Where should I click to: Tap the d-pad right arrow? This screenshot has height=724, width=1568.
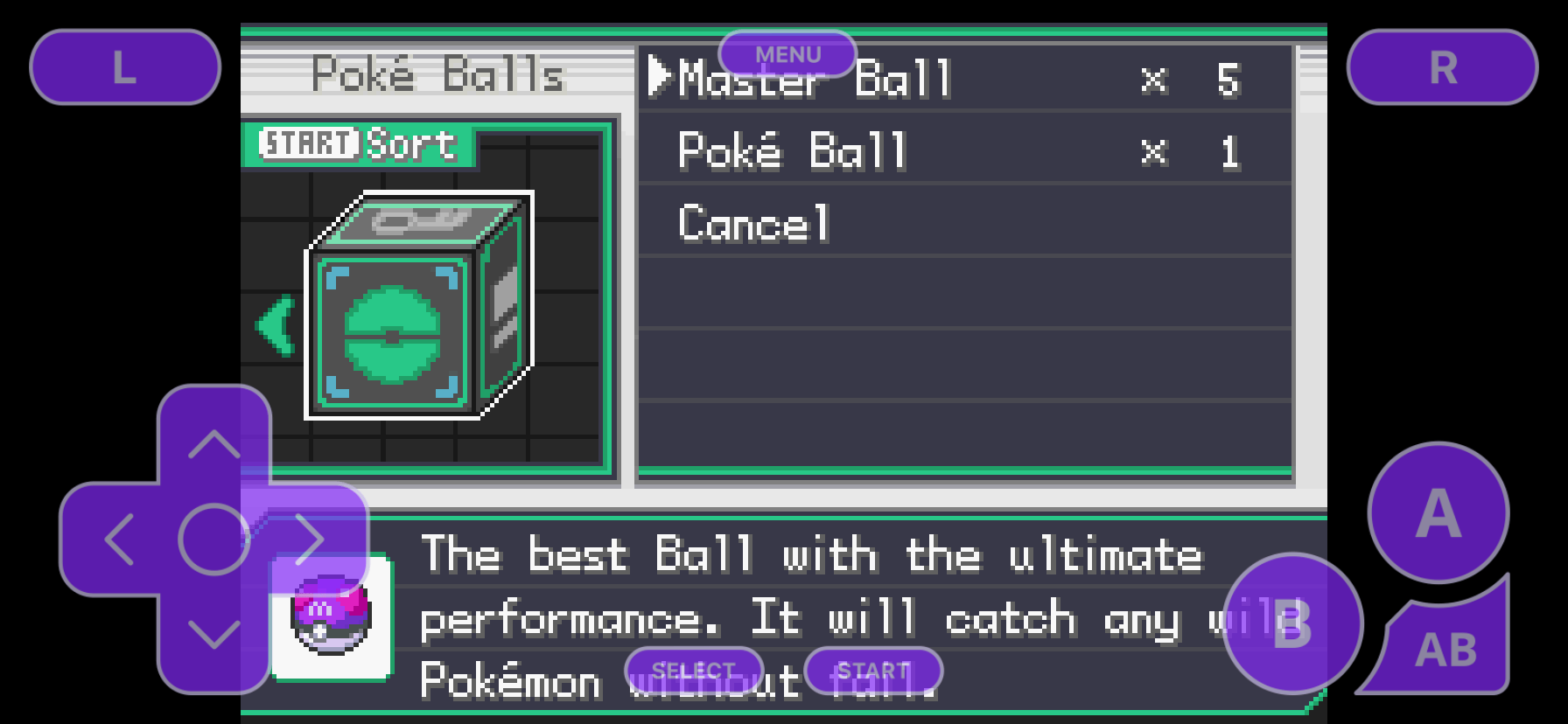310,540
